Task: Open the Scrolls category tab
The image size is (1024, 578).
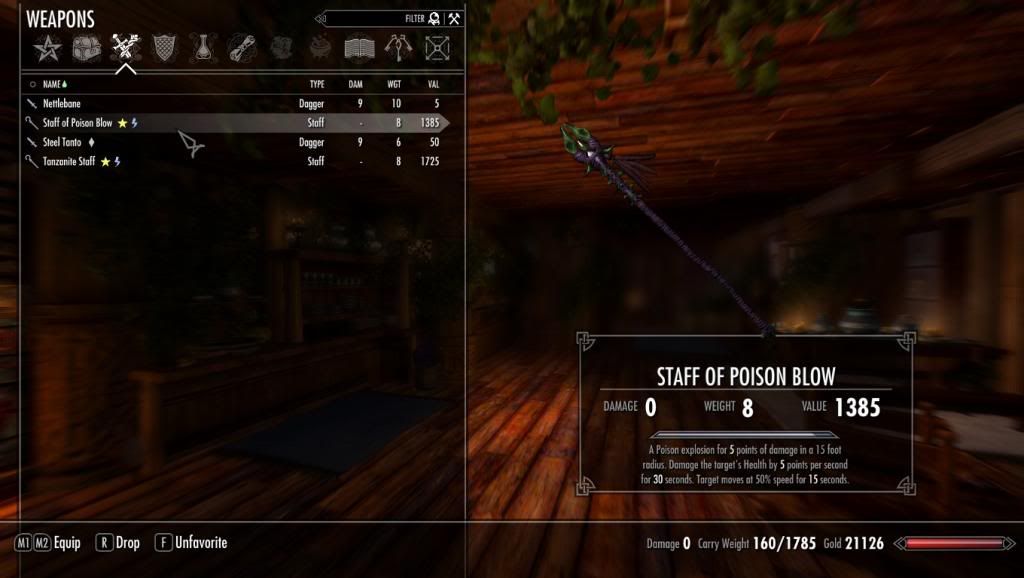Action: click(x=241, y=46)
